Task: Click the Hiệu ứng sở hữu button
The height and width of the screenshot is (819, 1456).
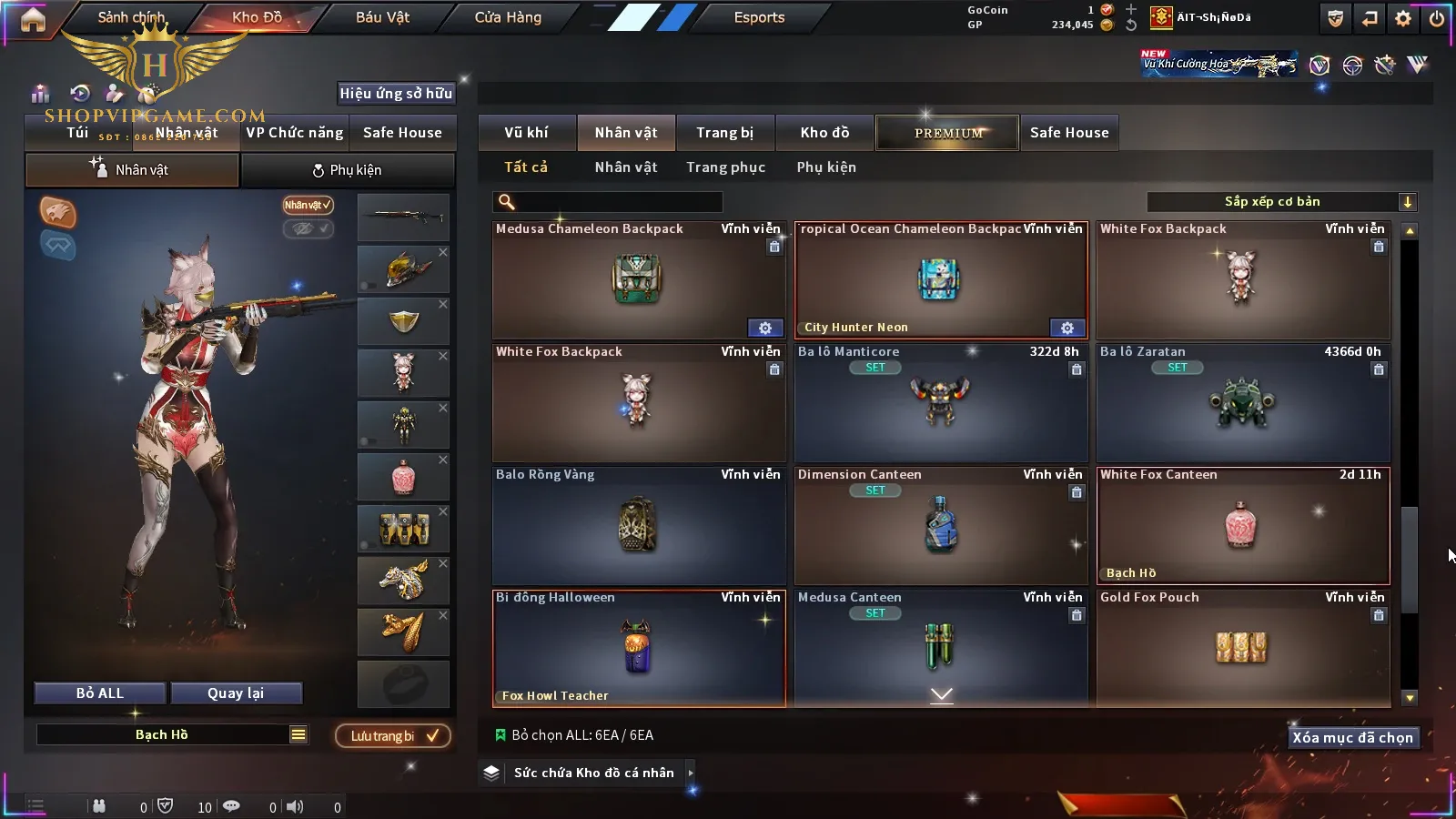Action: [x=396, y=93]
